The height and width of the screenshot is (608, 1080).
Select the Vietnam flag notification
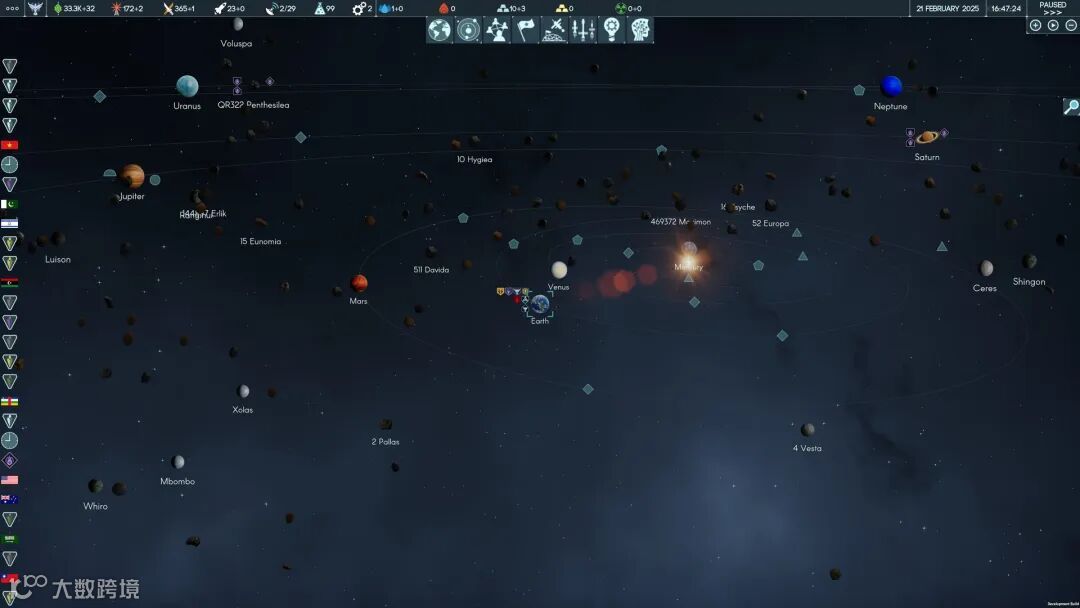10,145
